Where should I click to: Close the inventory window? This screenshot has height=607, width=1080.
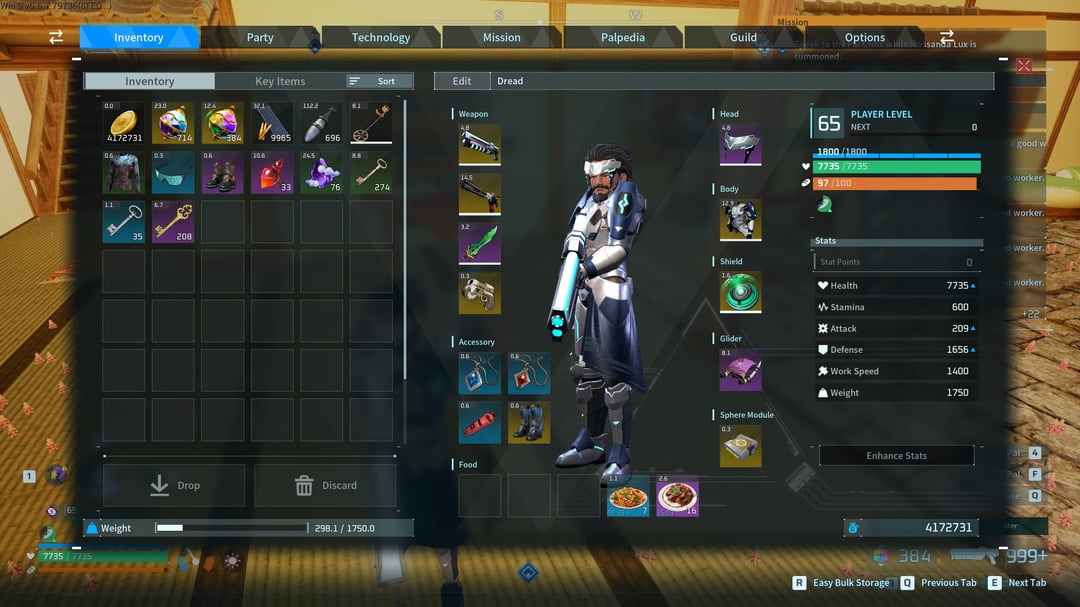coord(1024,65)
